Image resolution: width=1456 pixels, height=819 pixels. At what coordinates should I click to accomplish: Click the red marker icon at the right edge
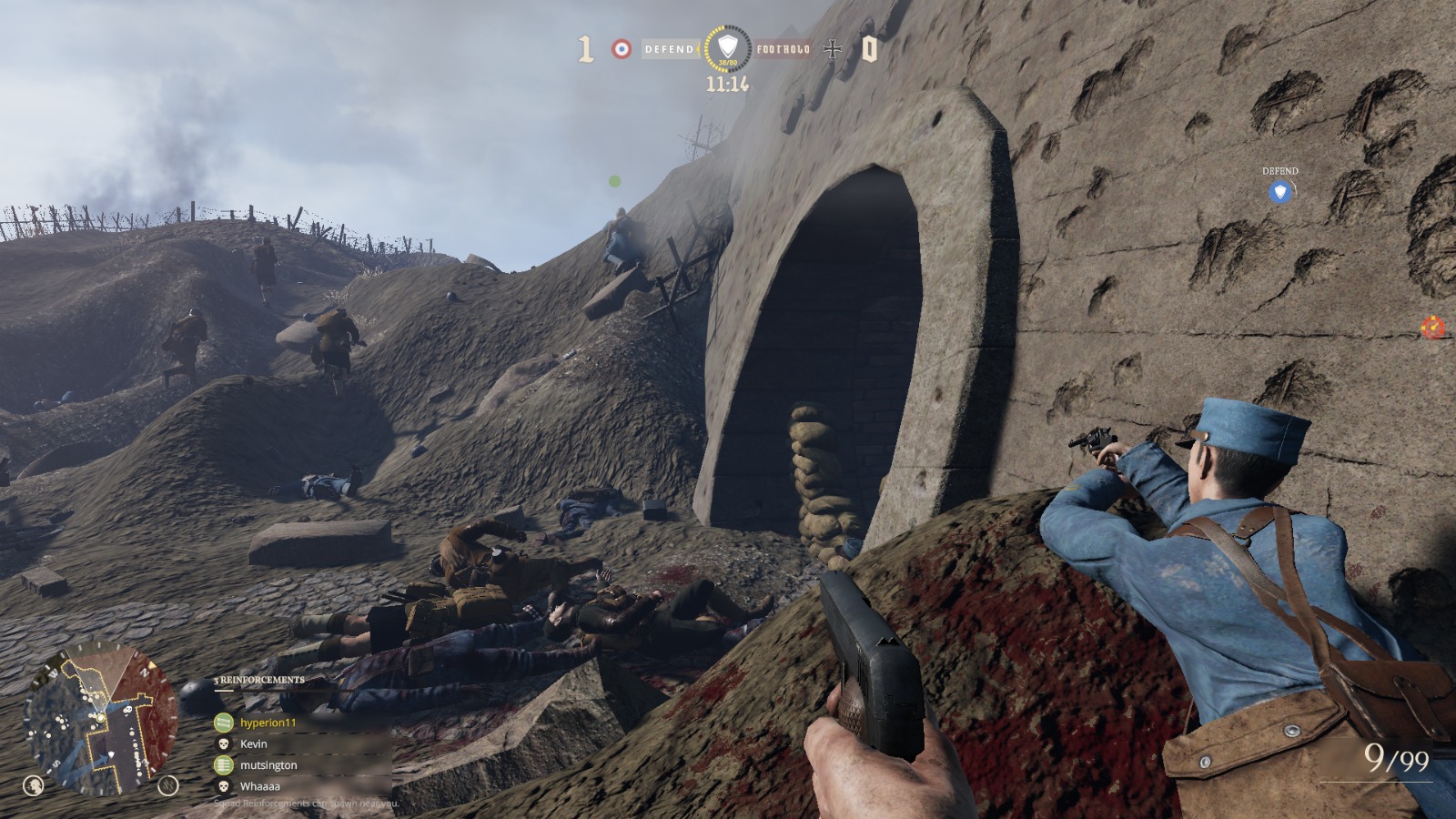(x=1433, y=327)
